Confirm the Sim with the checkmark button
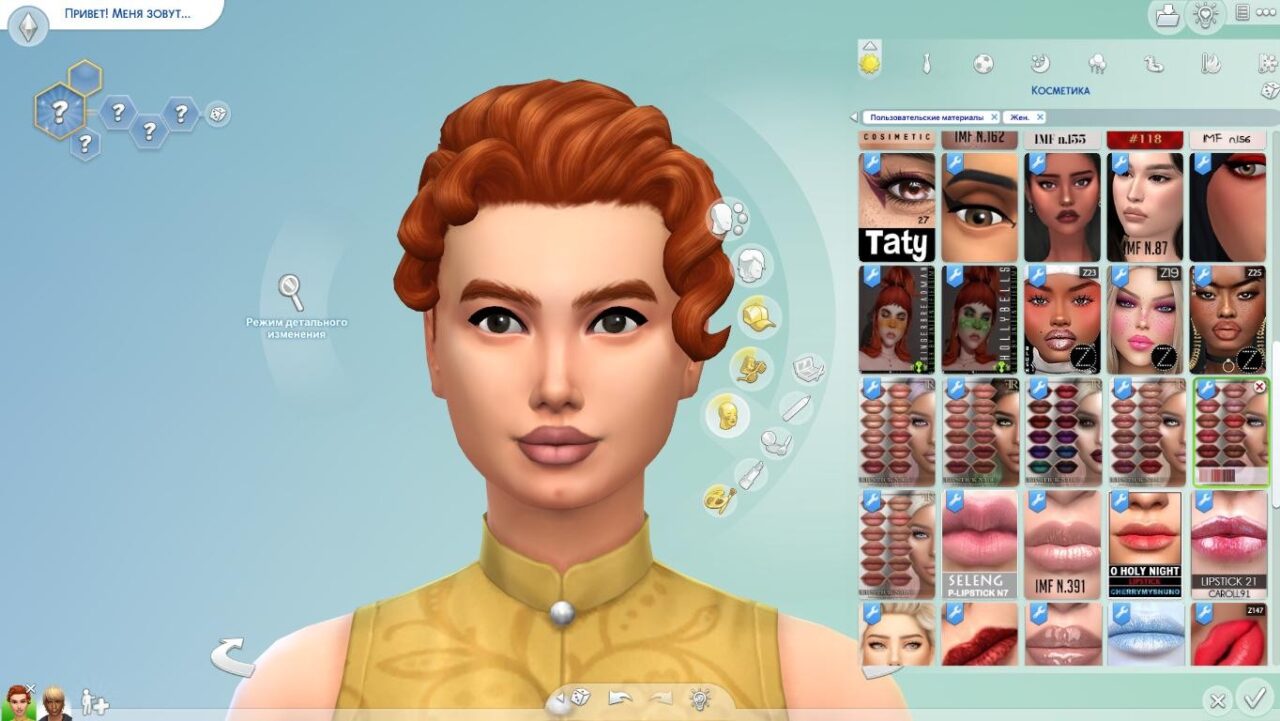The height and width of the screenshot is (721, 1280). pyautogui.click(x=1251, y=697)
